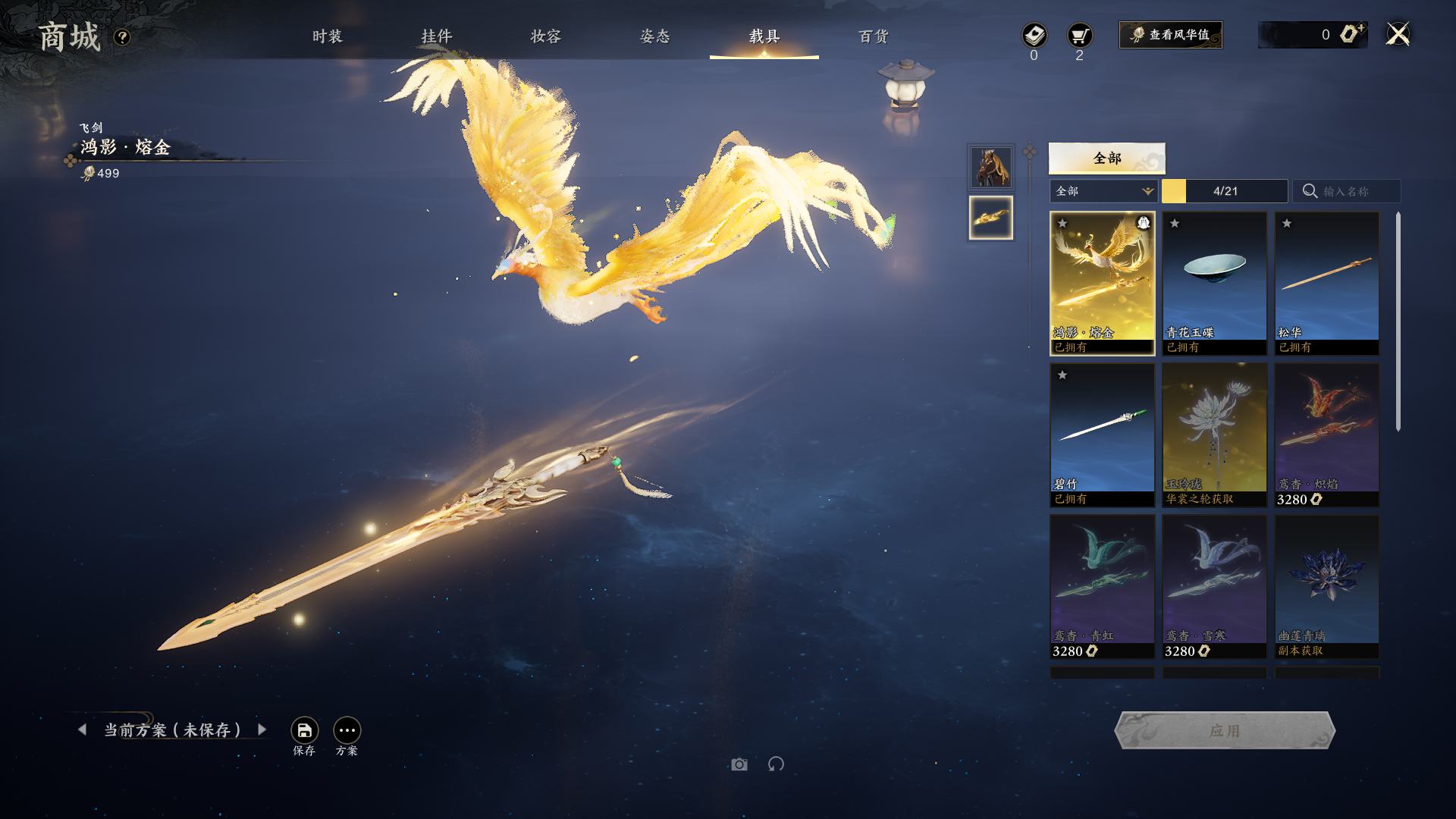This screenshot has width=1456, height=819.
Task: Show the help info next to 商城
Action: coord(122,37)
